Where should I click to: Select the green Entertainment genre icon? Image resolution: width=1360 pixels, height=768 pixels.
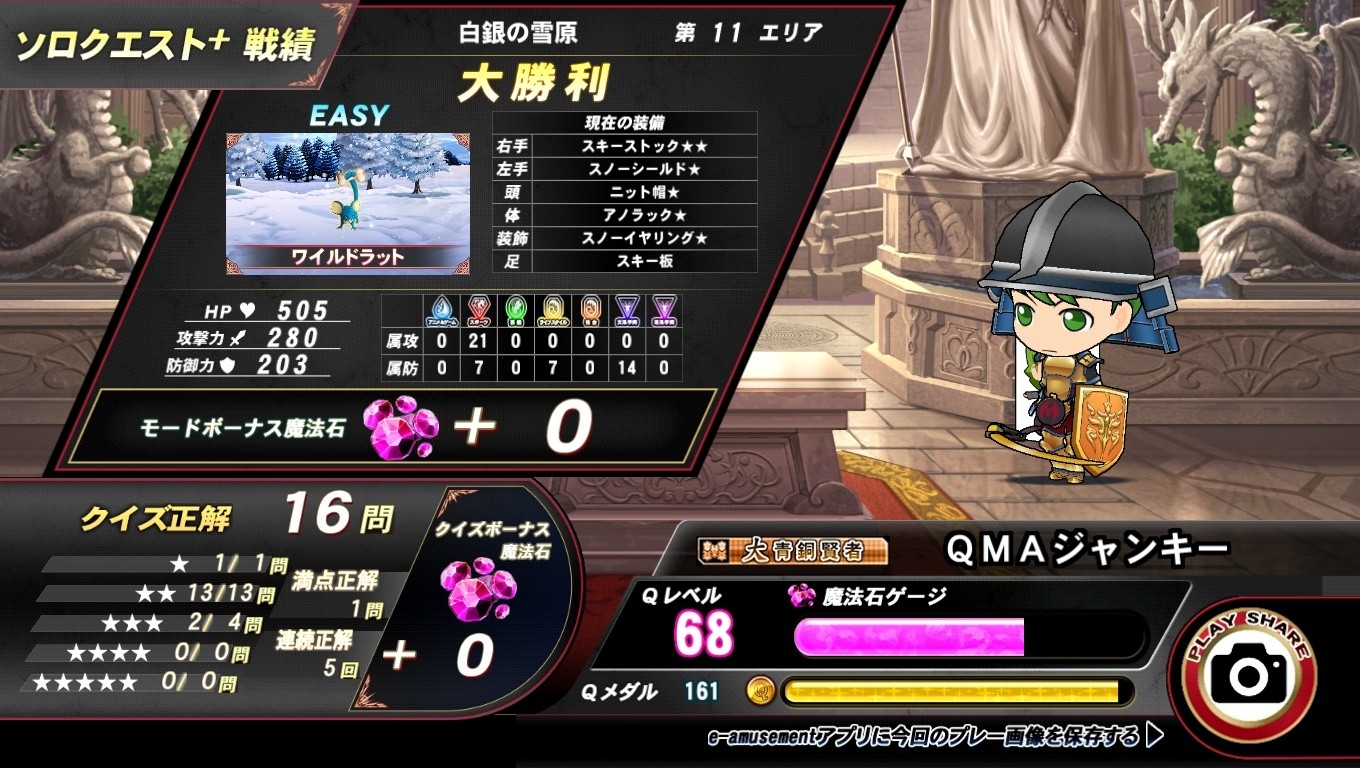[516, 308]
